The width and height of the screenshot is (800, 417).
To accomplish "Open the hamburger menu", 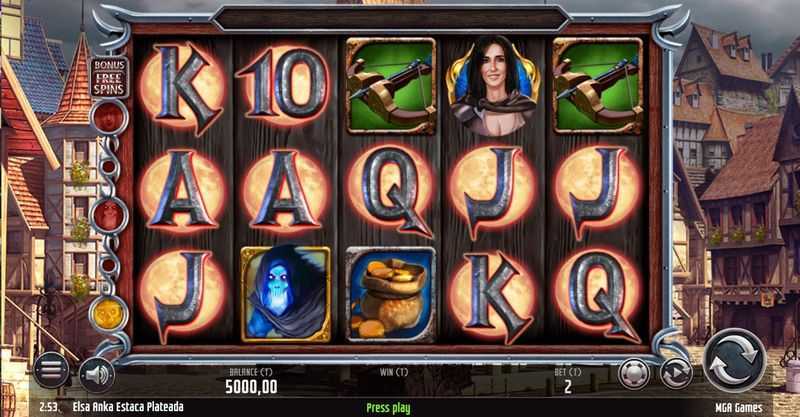I will (x=51, y=371).
